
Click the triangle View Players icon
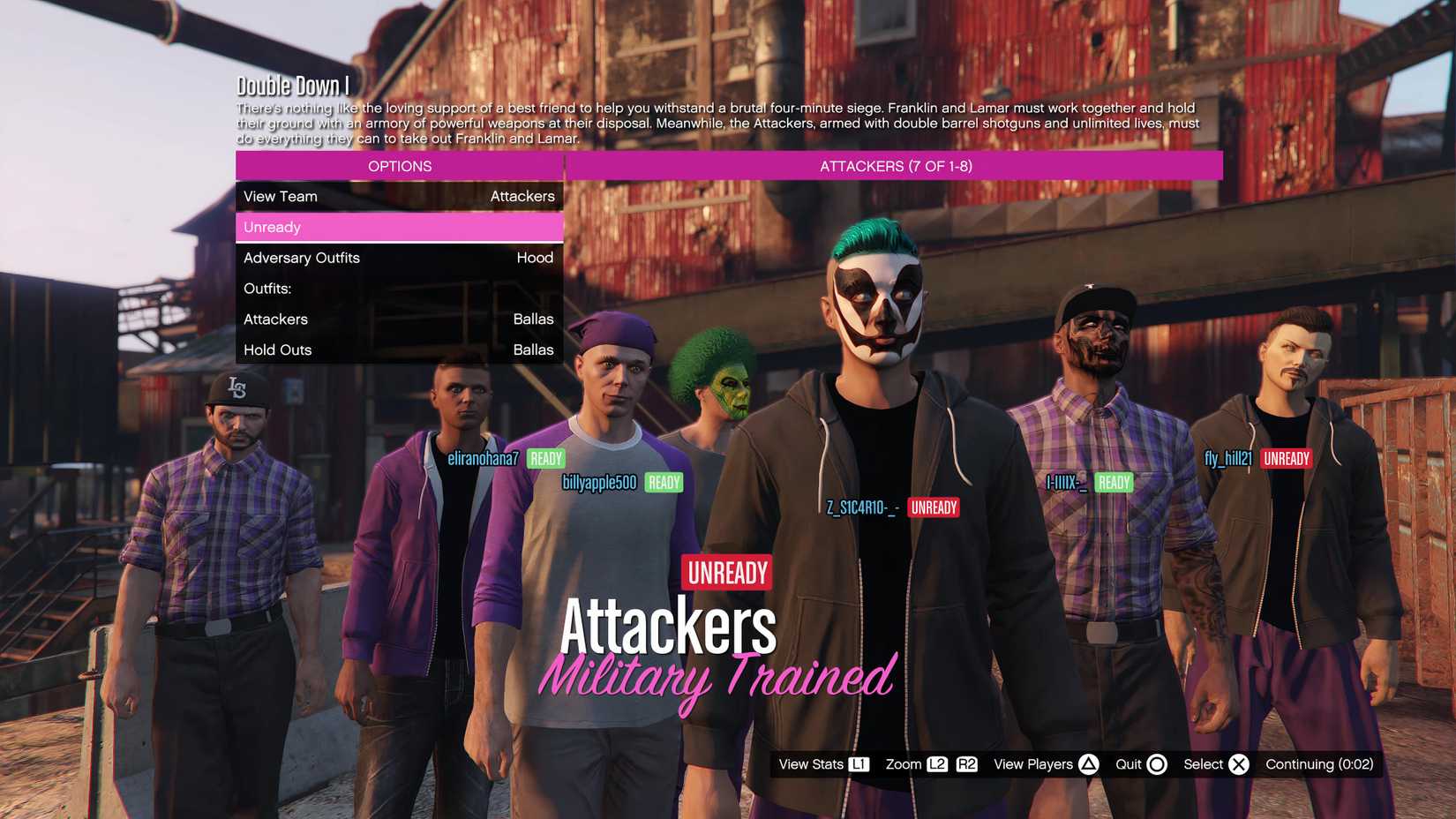(1086, 764)
